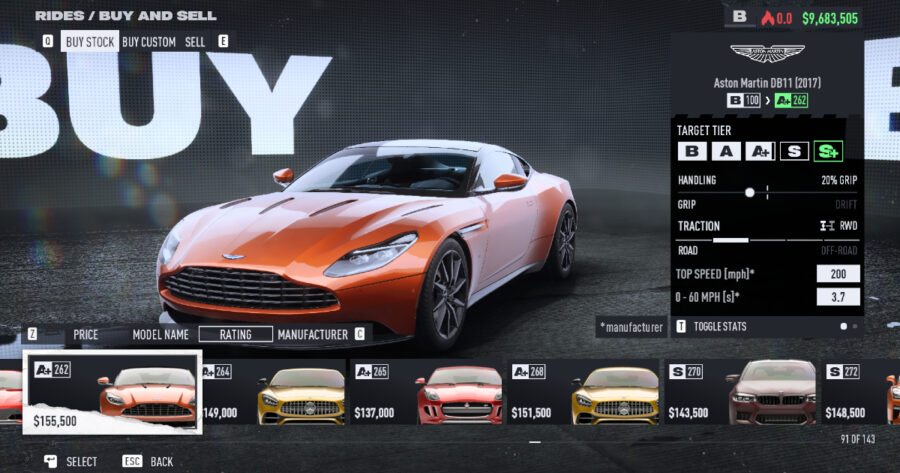The width and height of the screenshot is (900, 473).
Task: Choose the red car priced $137,000
Action: [x=426, y=392]
